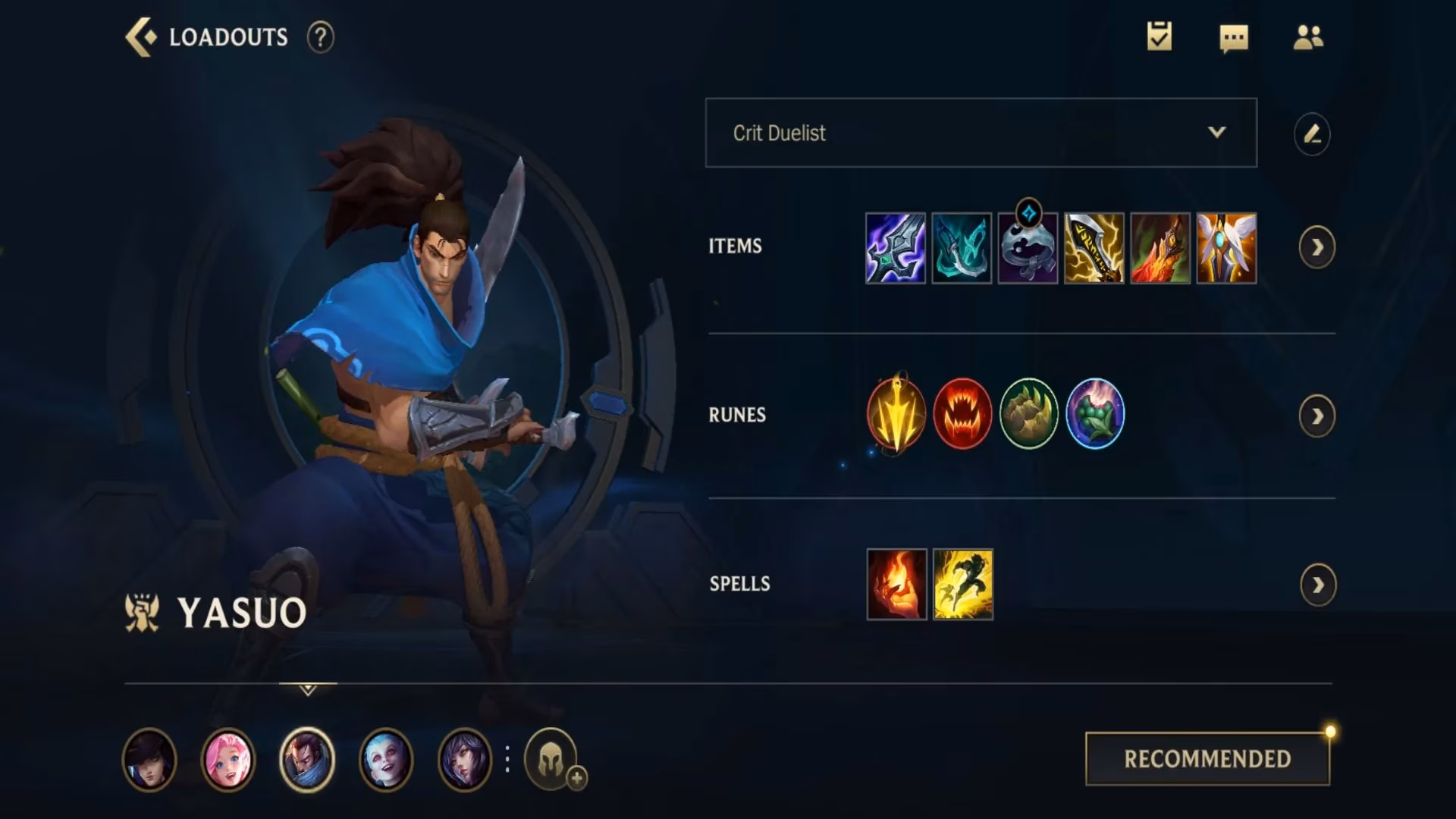Open the Conqueror keystone rune

[896, 414]
